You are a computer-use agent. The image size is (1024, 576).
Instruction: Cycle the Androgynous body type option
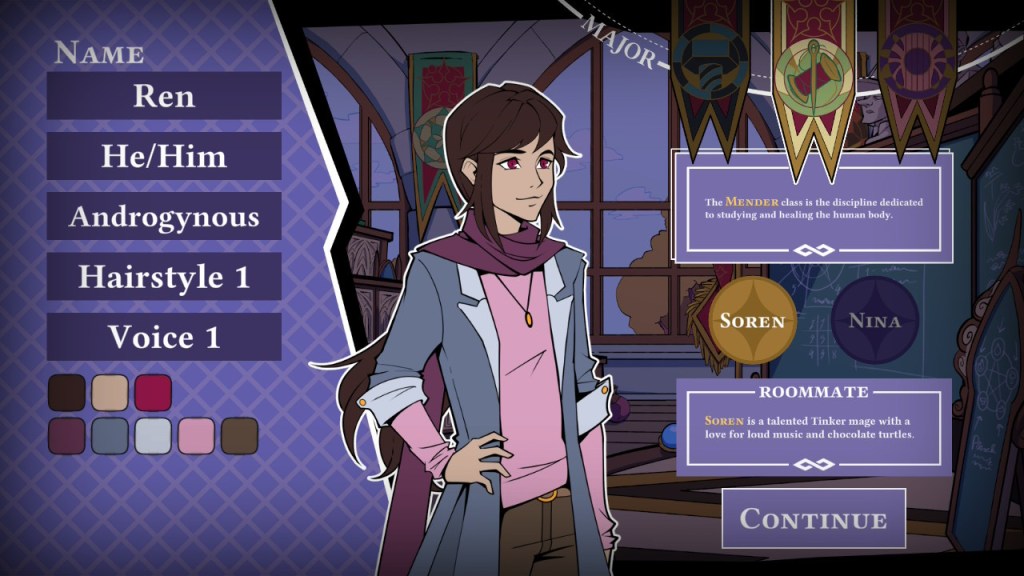164,217
